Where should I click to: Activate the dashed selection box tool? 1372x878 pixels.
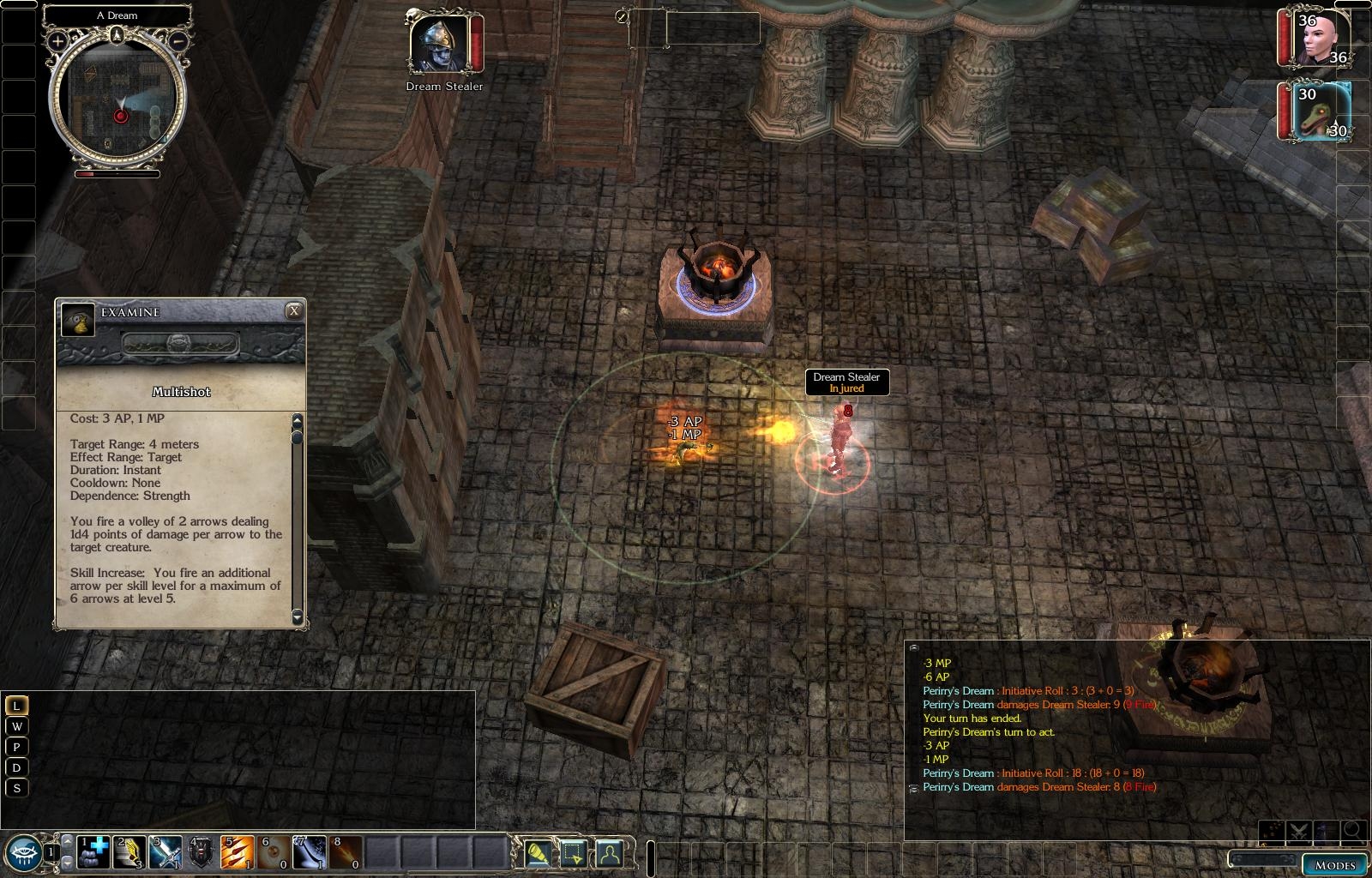click(573, 853)
